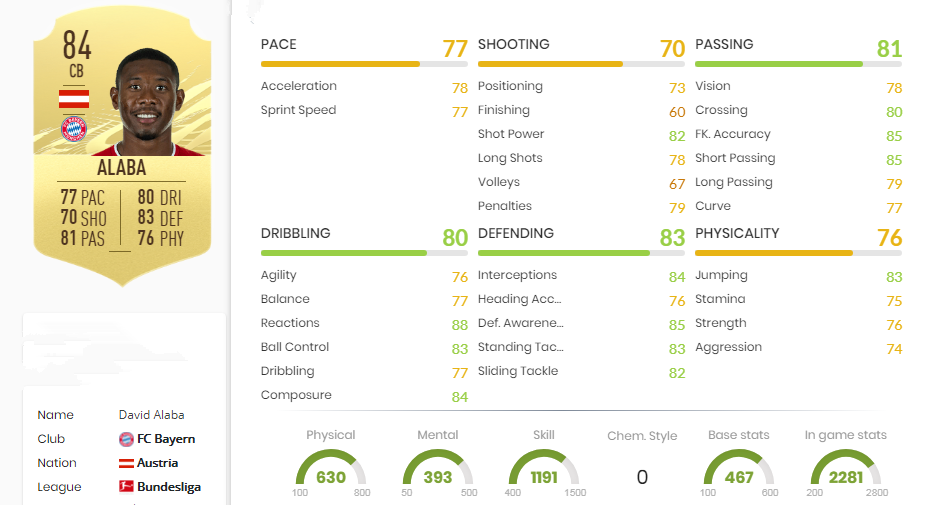Visit the Bundesliga league link
This screenshot has height=505, width=929.
(x=168, y=487)
